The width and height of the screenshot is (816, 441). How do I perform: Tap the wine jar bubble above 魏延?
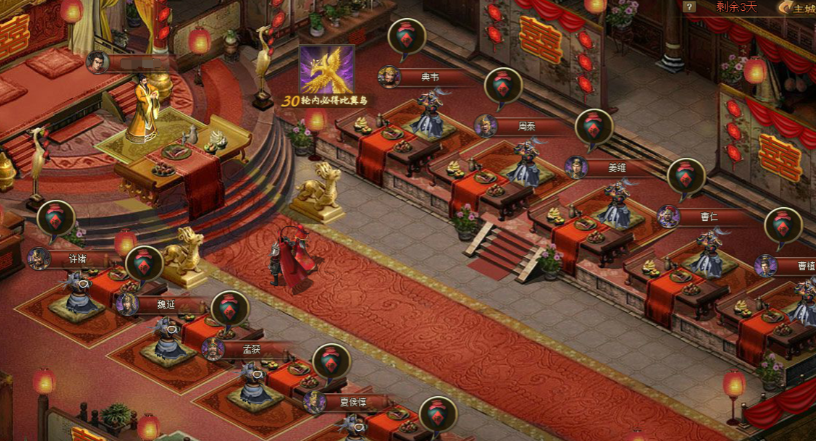click(144, 264)
